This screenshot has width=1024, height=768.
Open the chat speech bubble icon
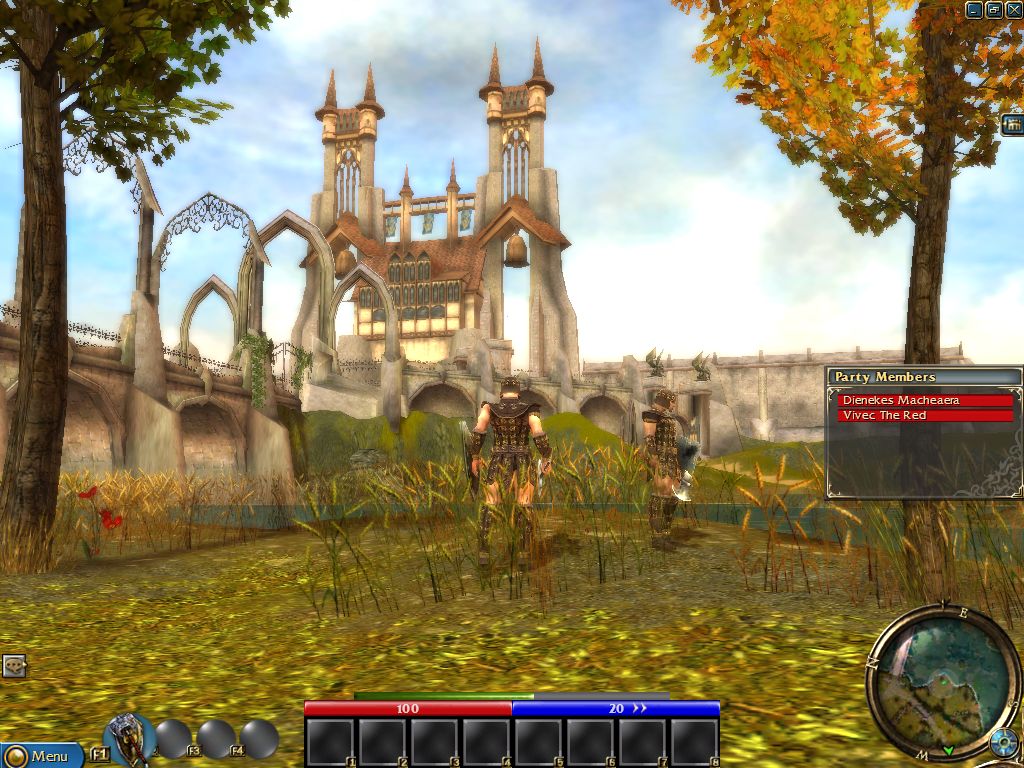click(x=13, y=666)
